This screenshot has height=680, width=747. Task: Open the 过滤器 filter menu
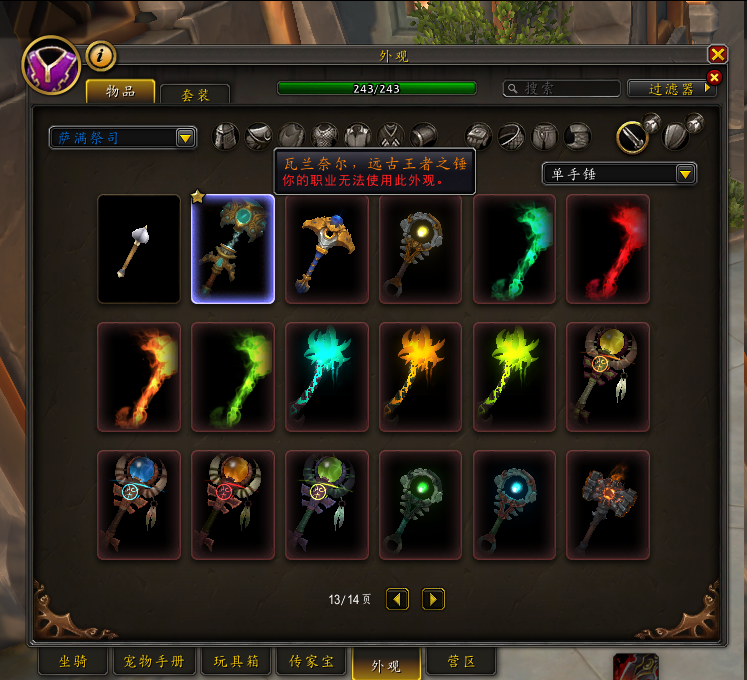pyautogui.click(x=671, y=89)
